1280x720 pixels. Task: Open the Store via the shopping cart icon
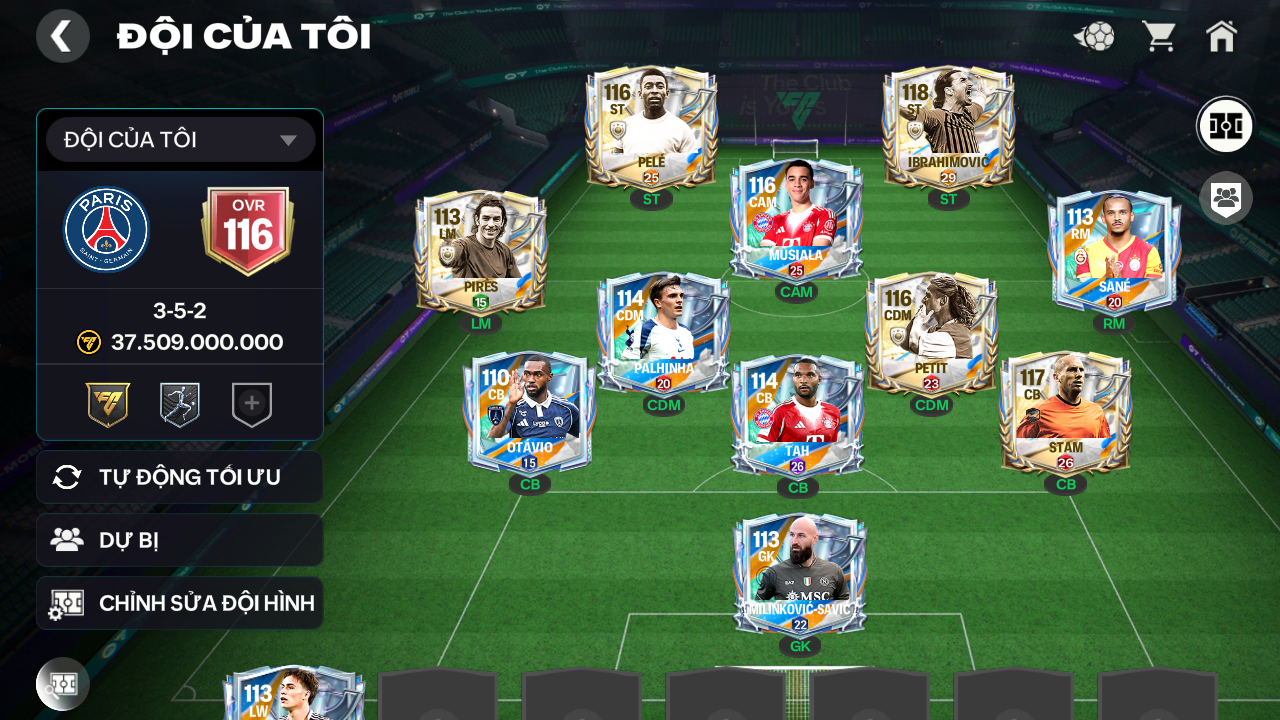pos(1157,36)
